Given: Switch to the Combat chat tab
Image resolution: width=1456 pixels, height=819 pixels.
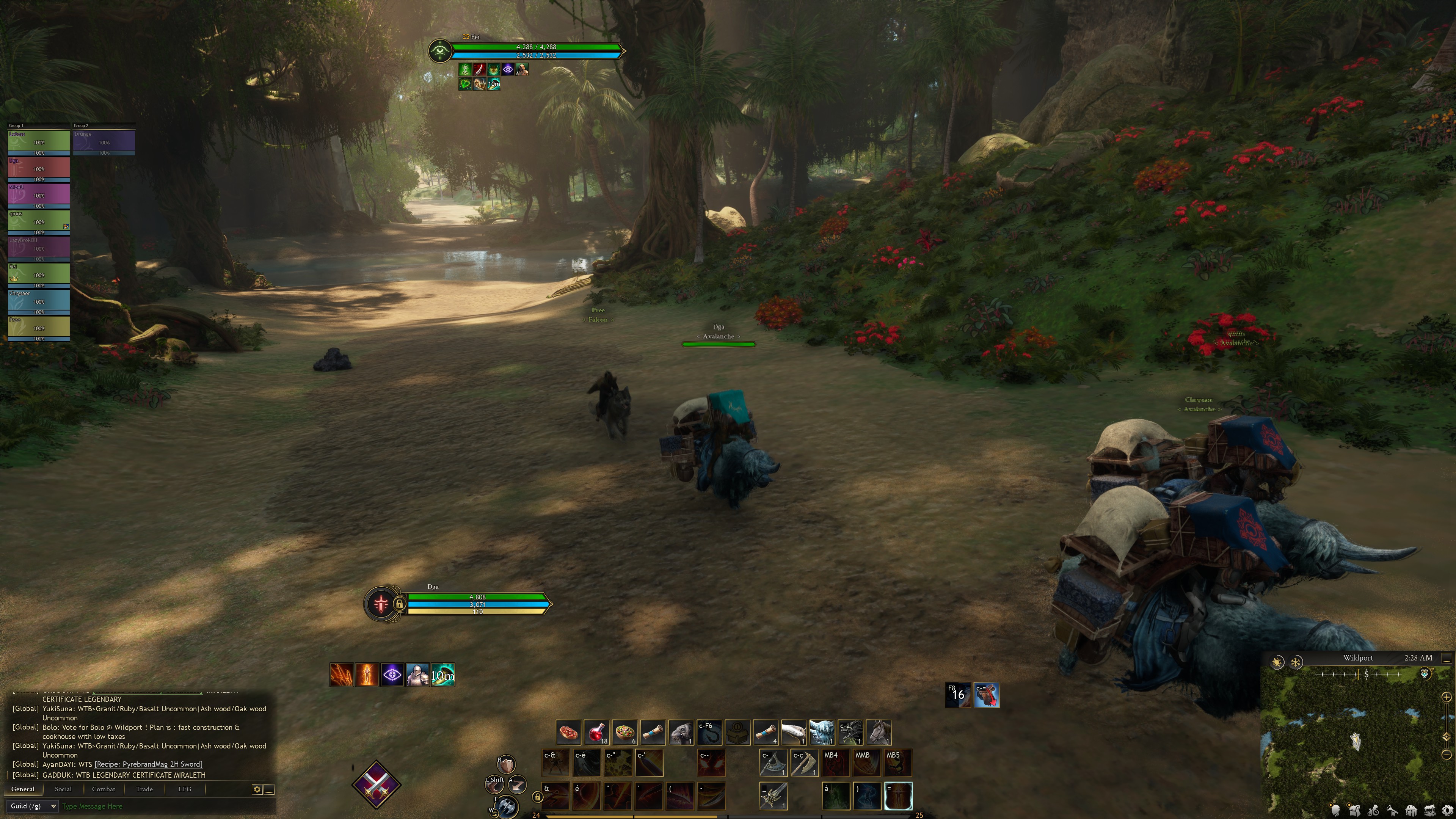Looking at the screenshot, I should click(x=104, y=789).
